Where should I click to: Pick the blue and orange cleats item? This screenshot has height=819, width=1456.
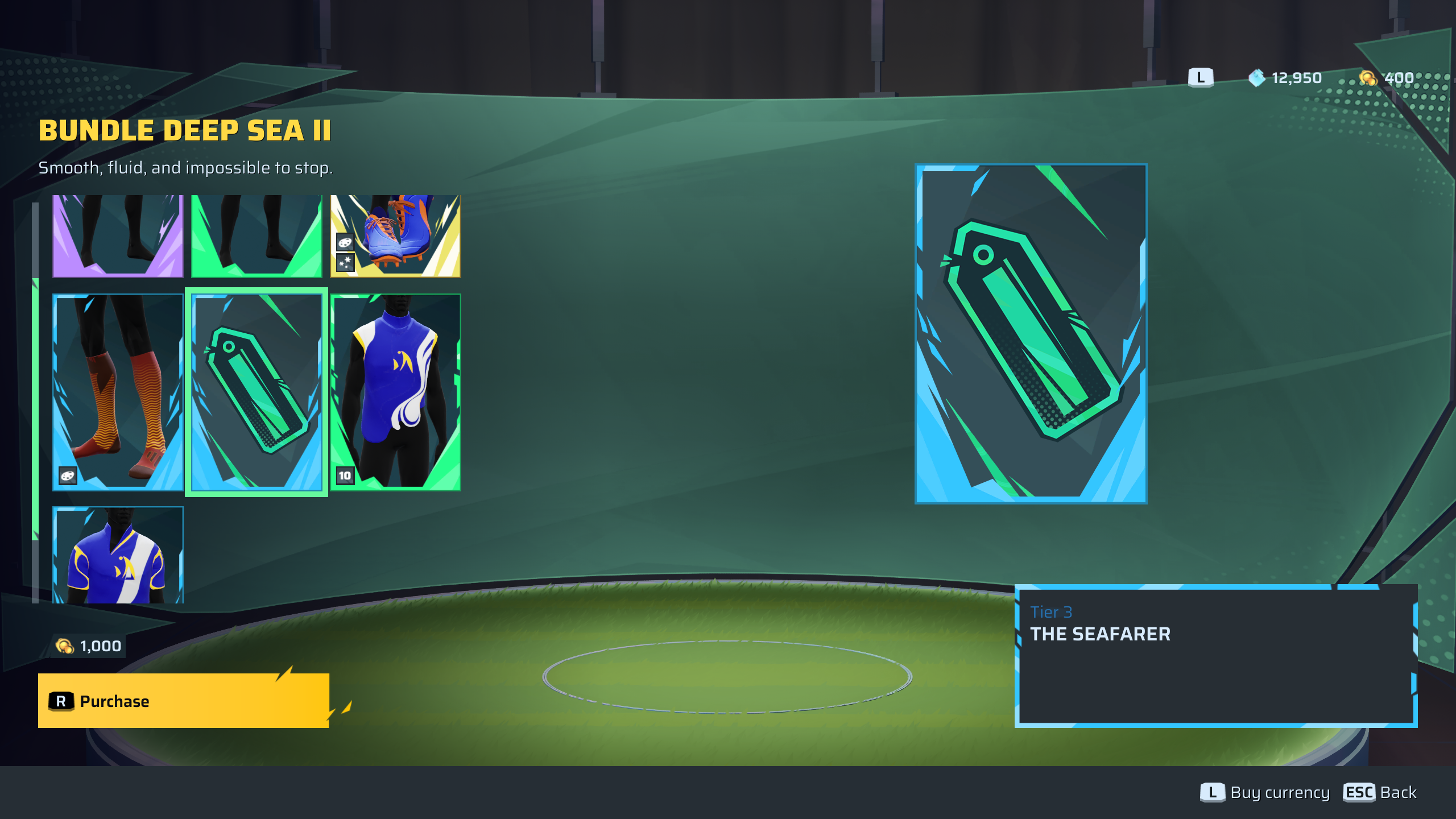(x=395, y=235)
